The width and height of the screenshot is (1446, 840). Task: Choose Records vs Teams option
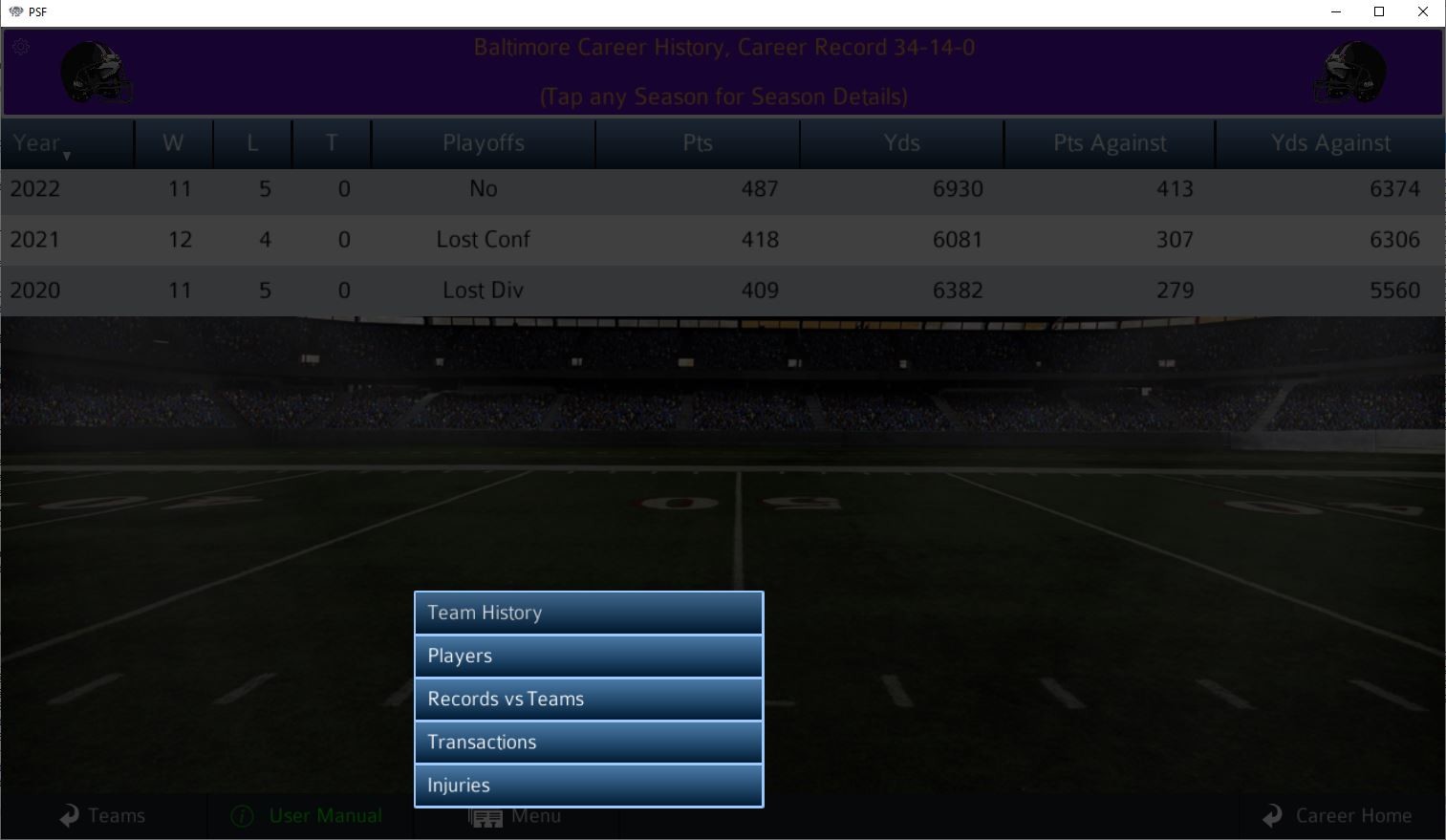point(588,699)
